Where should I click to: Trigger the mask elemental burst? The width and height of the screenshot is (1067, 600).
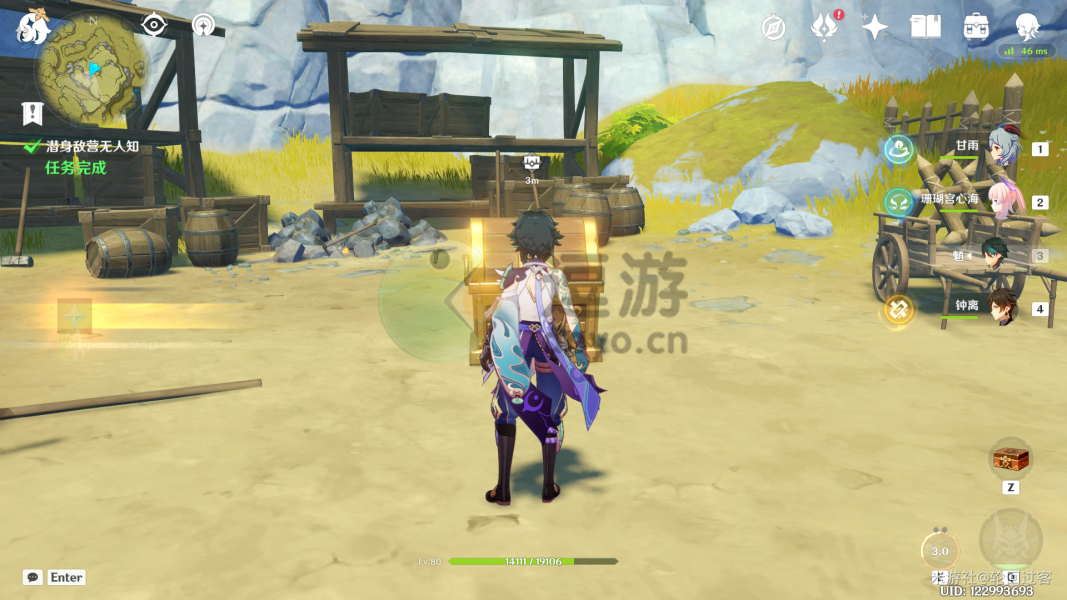pyautogui.click(x=1010, y=541)
